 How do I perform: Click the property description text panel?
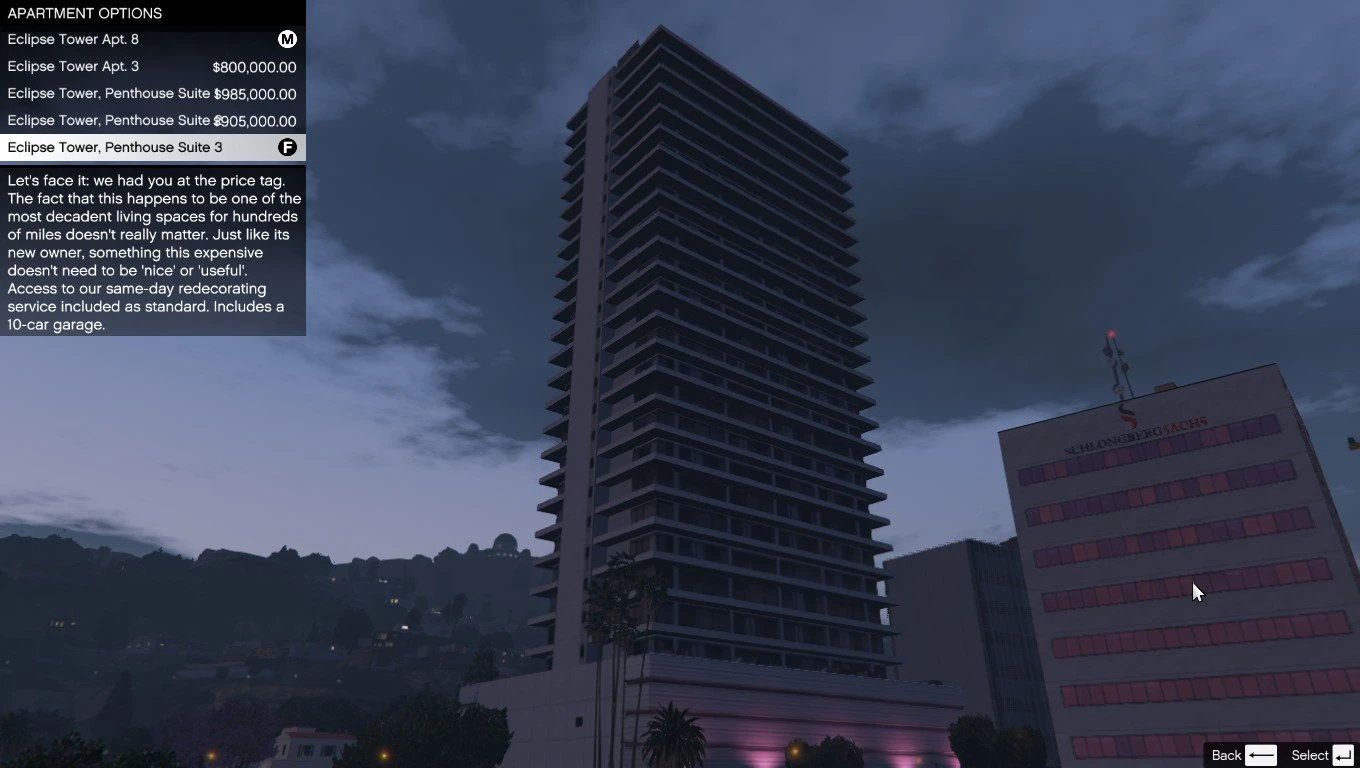pos(152,252)
